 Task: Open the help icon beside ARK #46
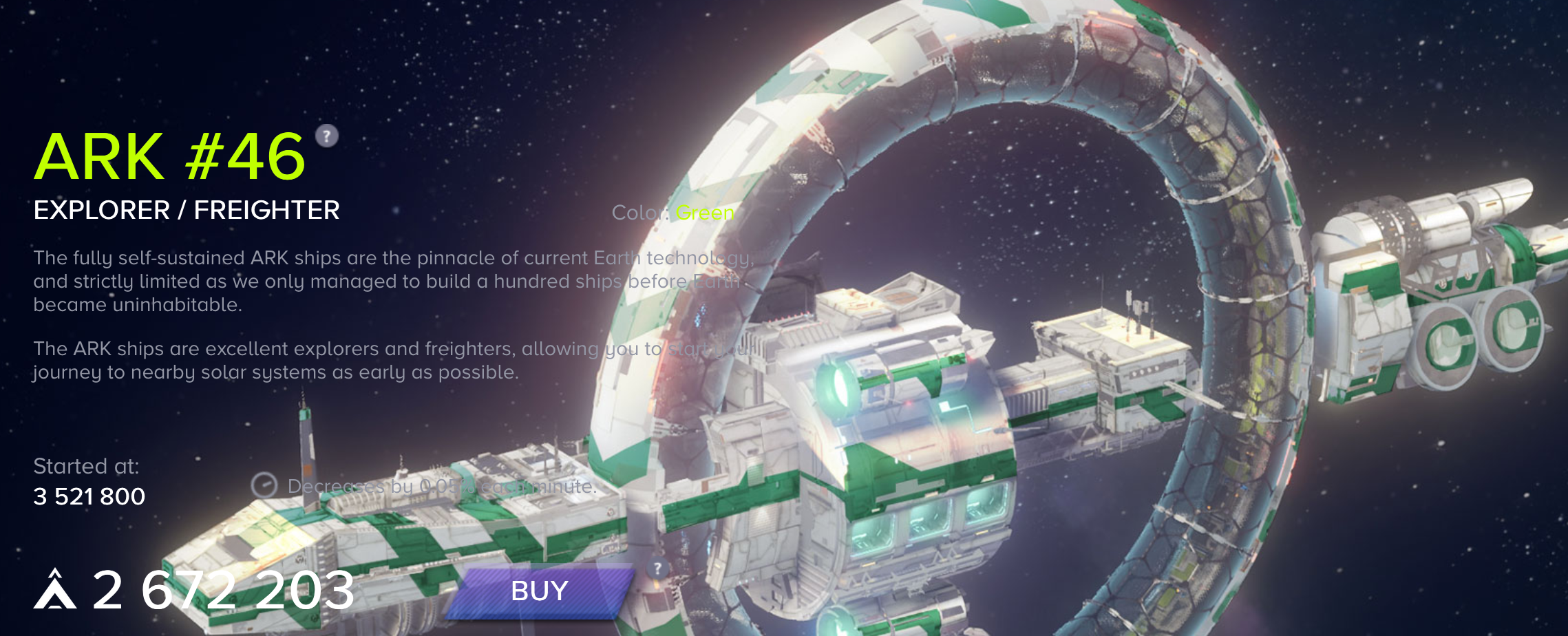(x=327, y=136)
